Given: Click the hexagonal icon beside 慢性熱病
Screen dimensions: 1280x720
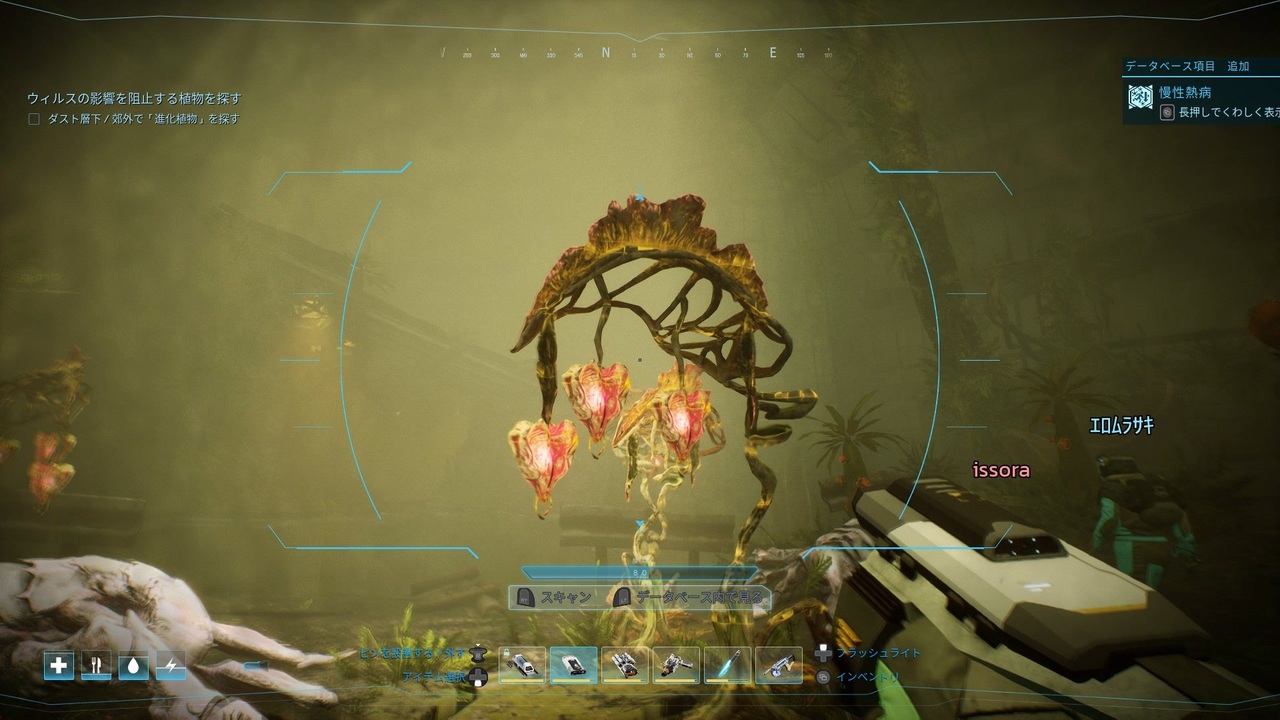Looking at the screenshot, I should tap(1140, 97).
